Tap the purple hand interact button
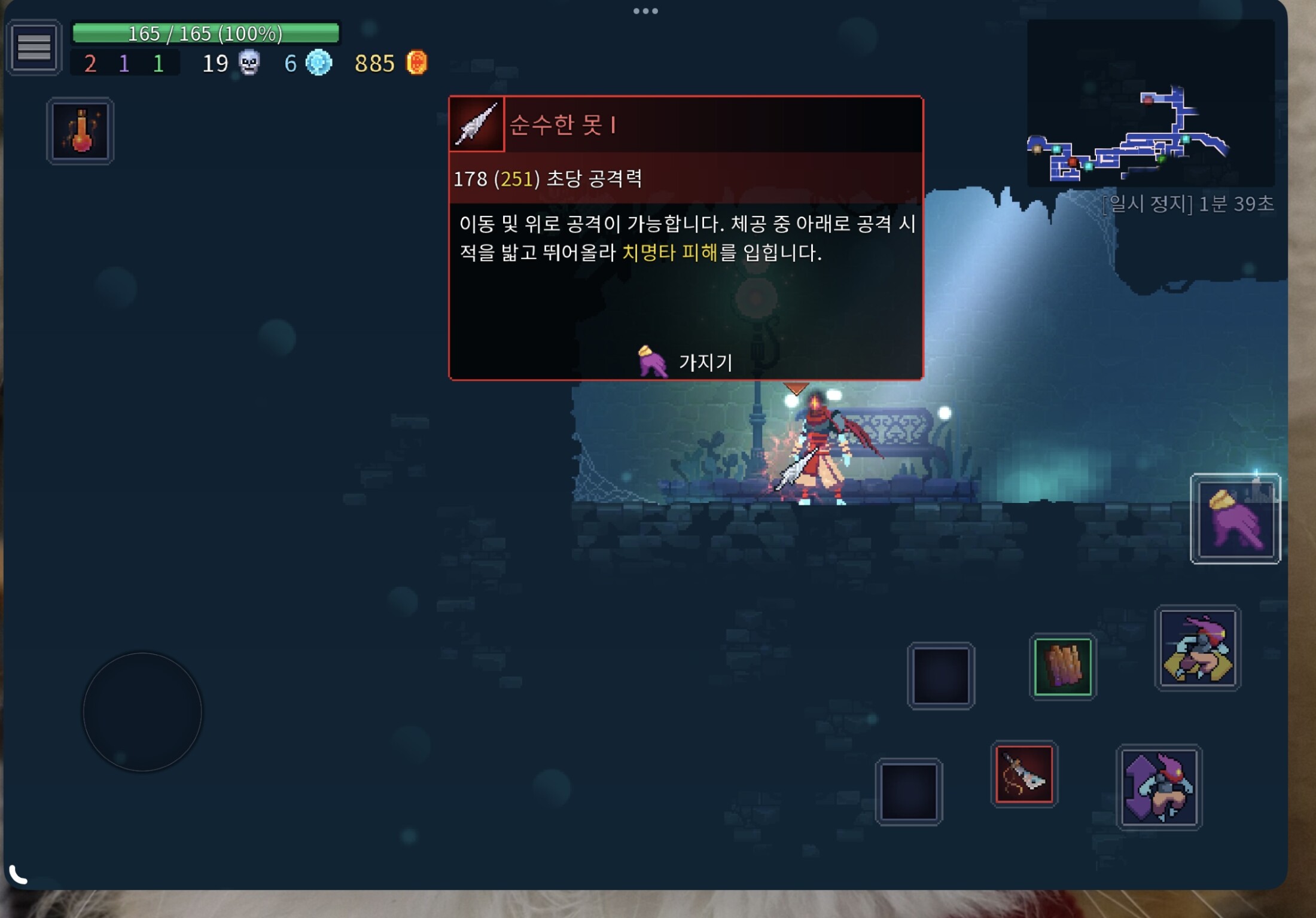Viewport: 1316px width, 918px height. pyautogui.click(x=1235, y=519)
